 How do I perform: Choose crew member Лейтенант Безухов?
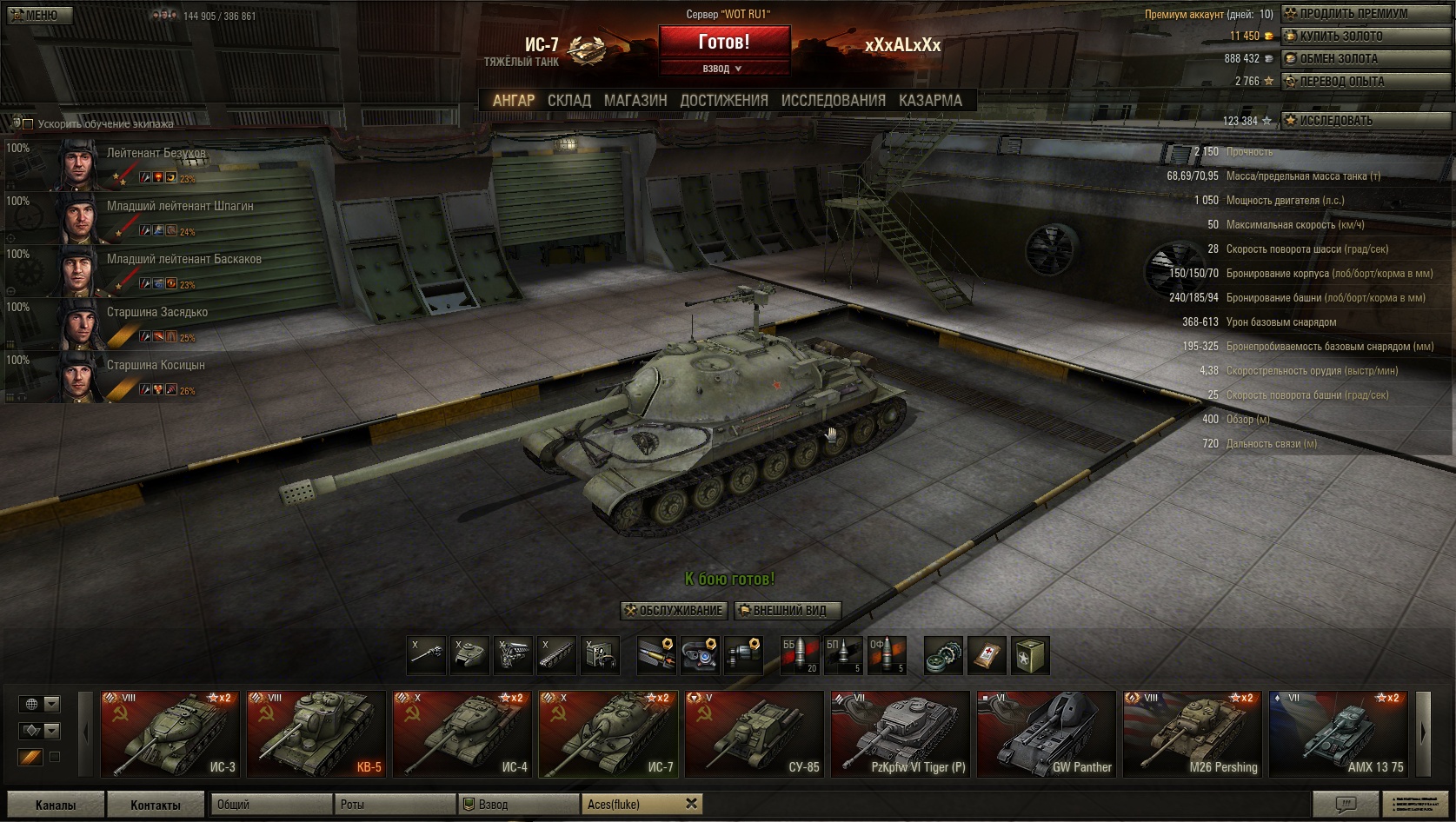[156, 154]
